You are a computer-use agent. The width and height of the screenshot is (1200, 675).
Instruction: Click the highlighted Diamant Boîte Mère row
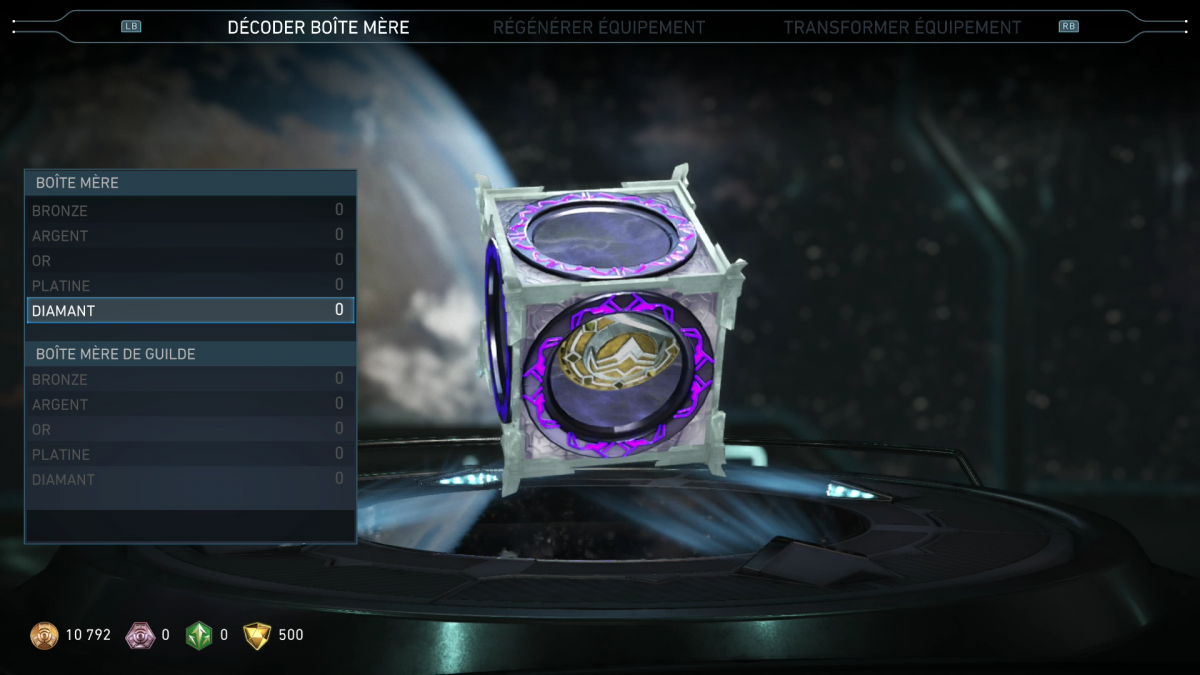click(x=190, y=310)
